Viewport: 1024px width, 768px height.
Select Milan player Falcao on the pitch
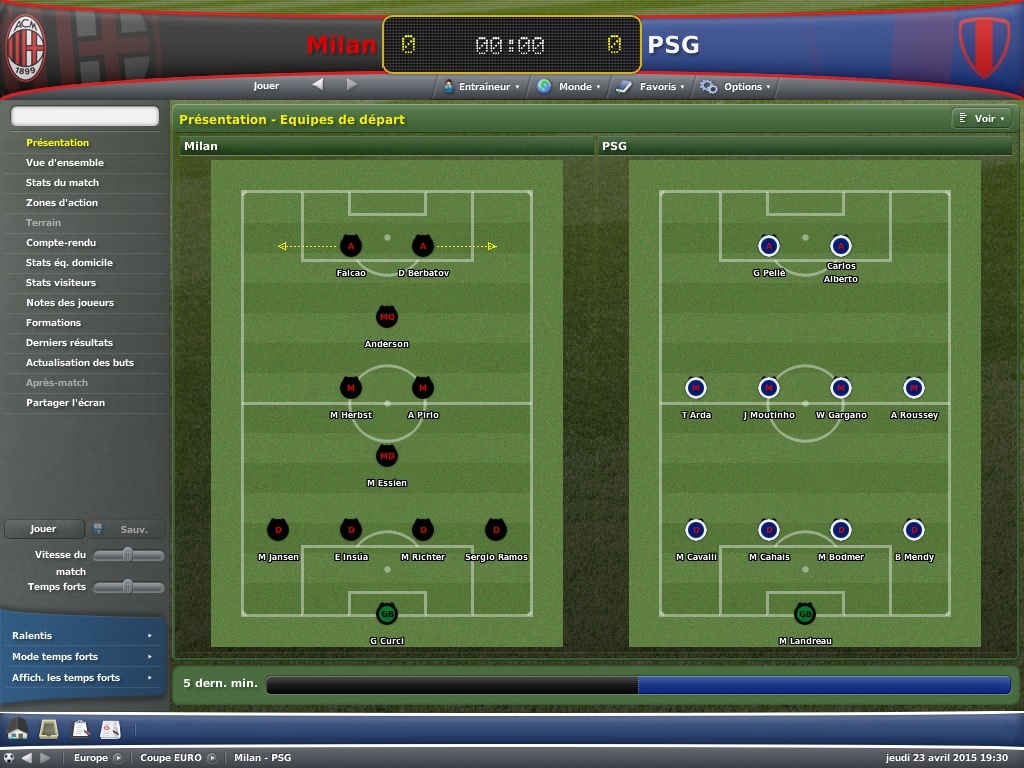(x=350, y=246)
